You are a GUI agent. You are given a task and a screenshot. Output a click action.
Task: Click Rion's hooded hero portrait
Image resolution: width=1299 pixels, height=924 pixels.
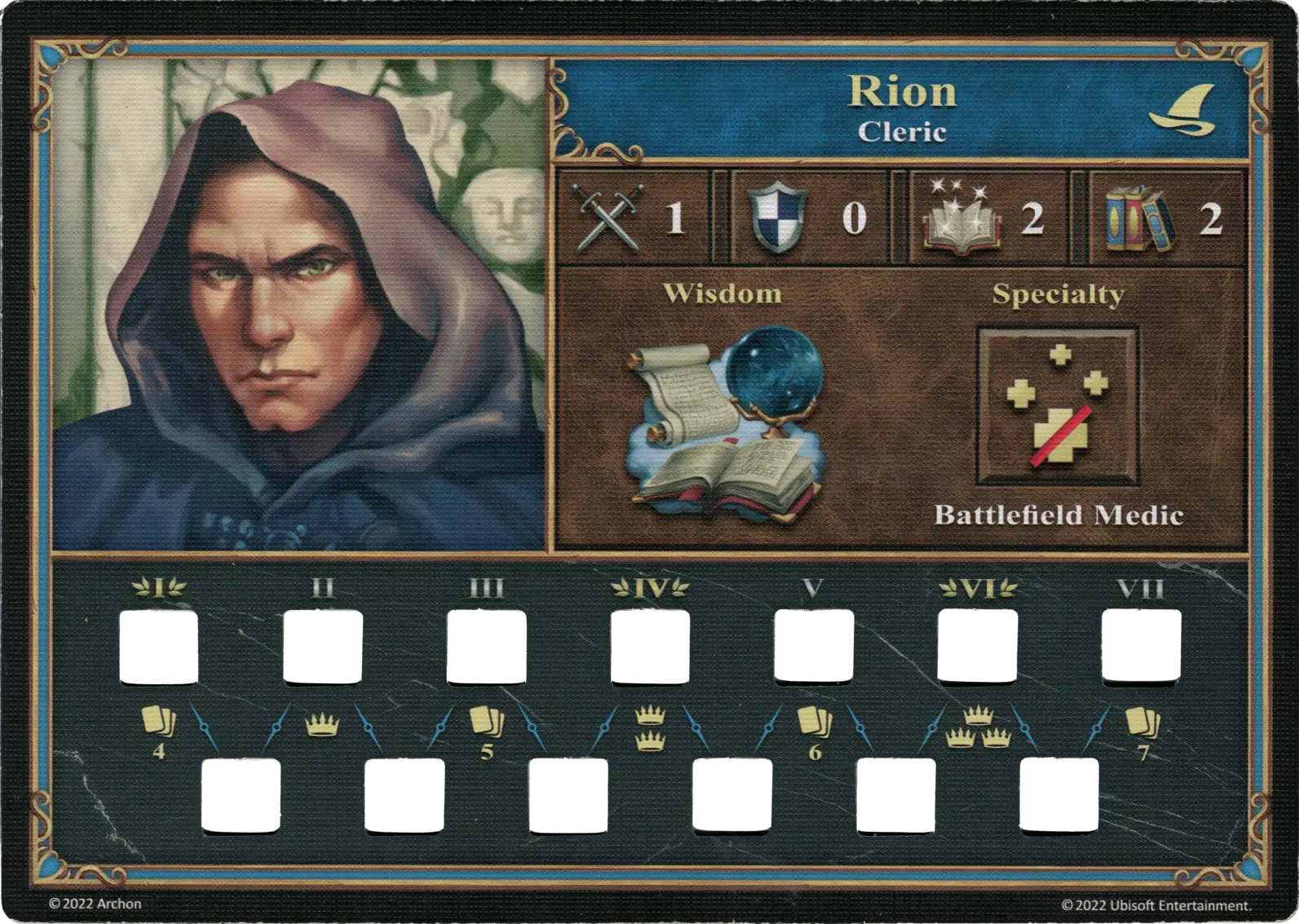point(299,303)
